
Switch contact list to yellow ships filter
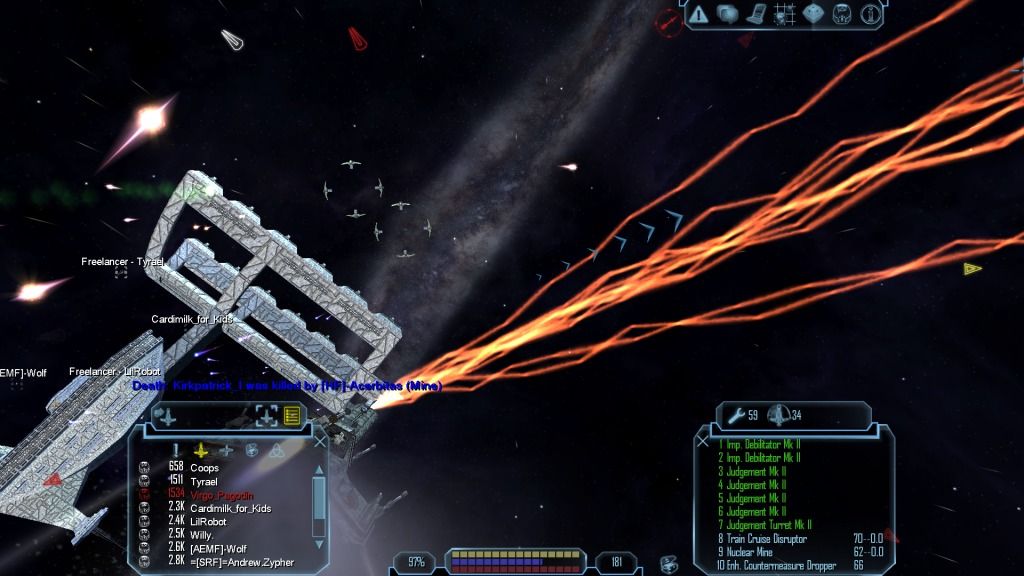click(x=201, y=450)
